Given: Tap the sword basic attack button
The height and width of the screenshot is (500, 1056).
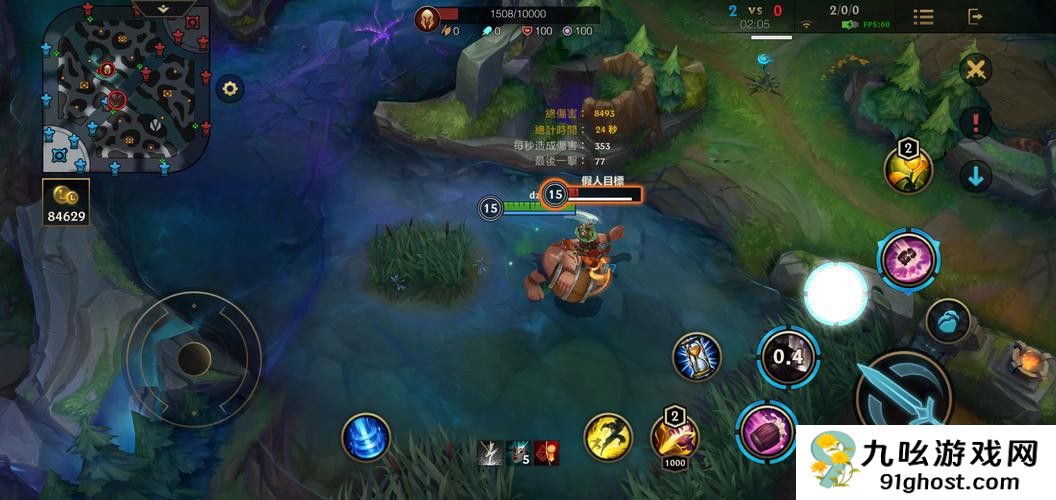Looking at the screenshot, I should pyautogui.click(x=905, y=397).
